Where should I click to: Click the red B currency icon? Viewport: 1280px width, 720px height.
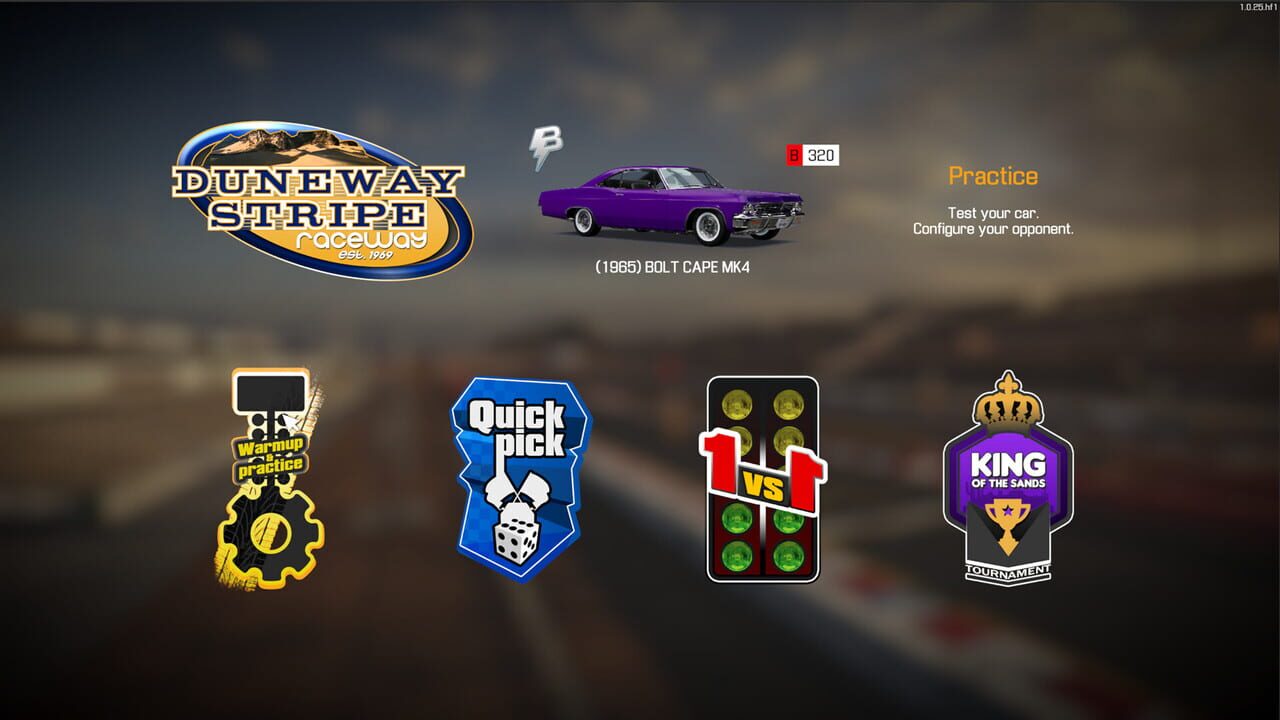click(794, 155)
